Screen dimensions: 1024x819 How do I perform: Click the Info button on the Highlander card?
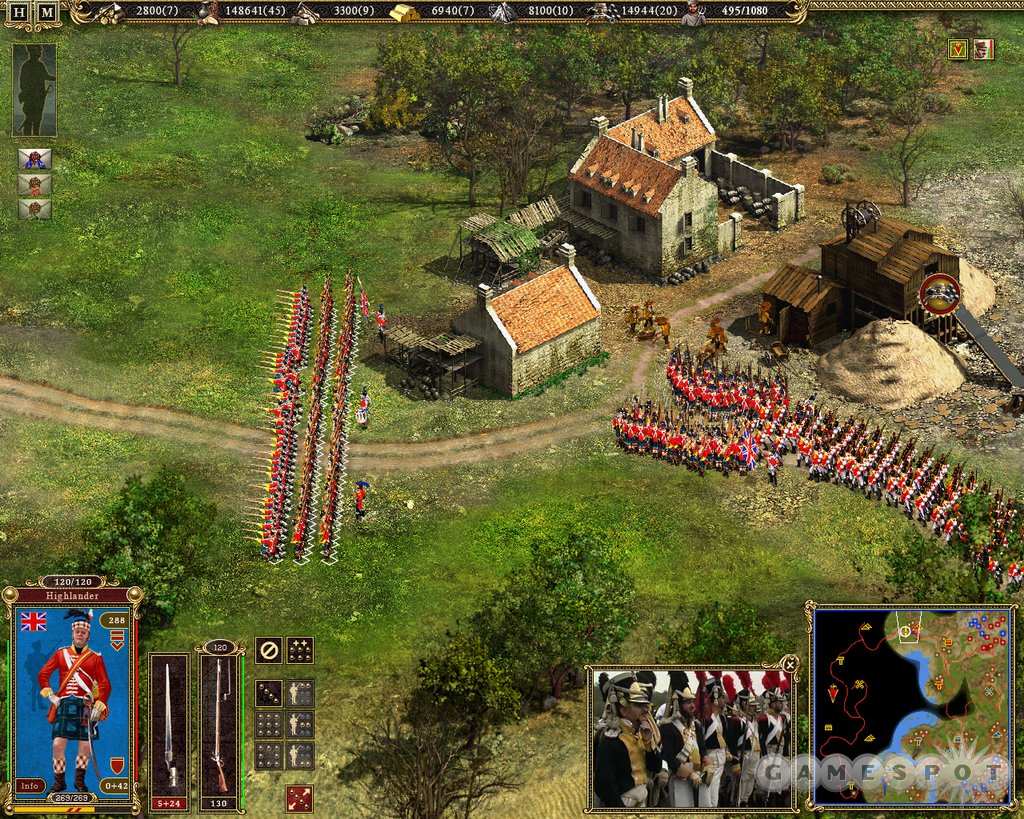pyautogui.click(x=31, y=785)
